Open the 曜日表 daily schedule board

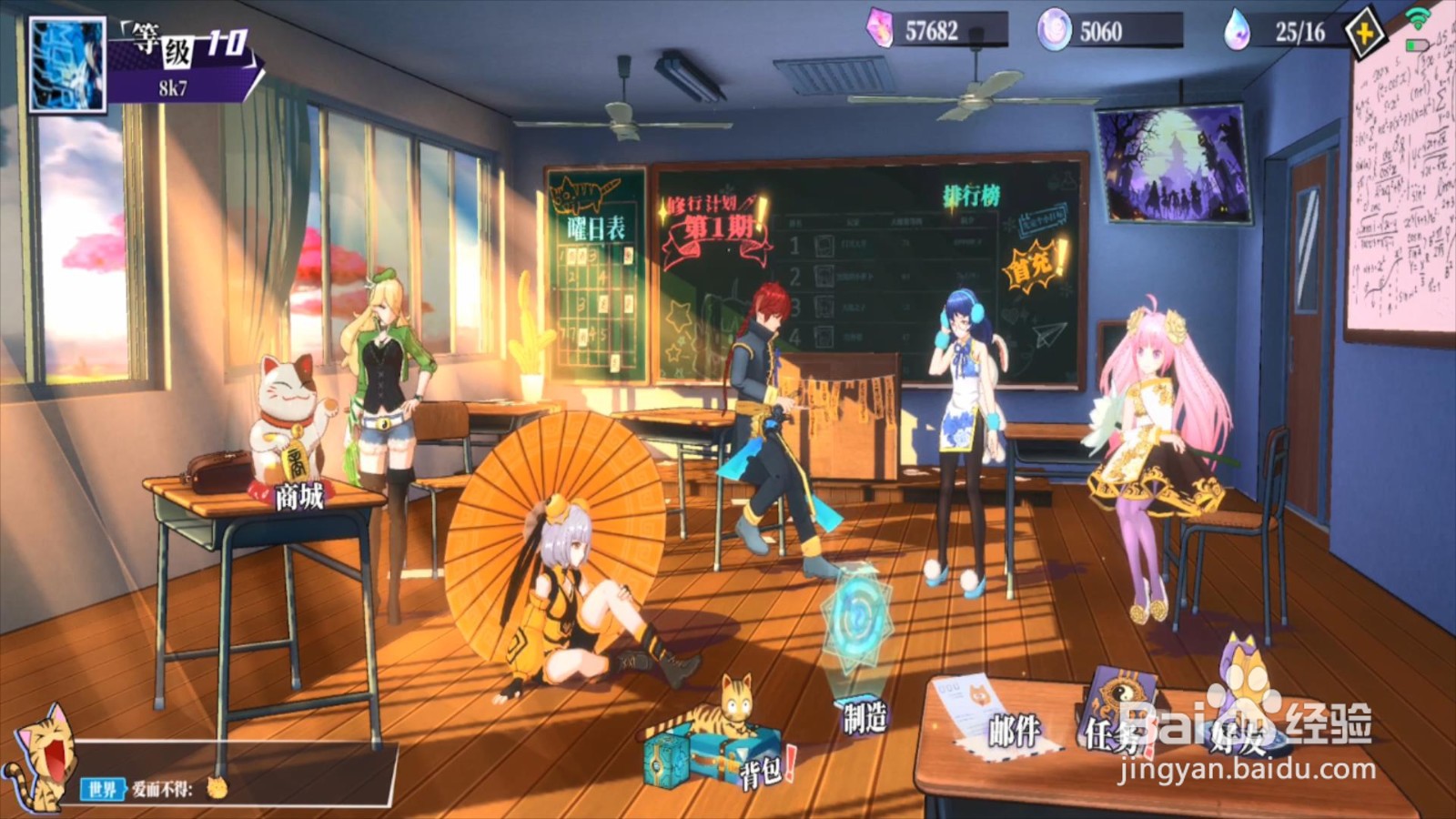596,273
